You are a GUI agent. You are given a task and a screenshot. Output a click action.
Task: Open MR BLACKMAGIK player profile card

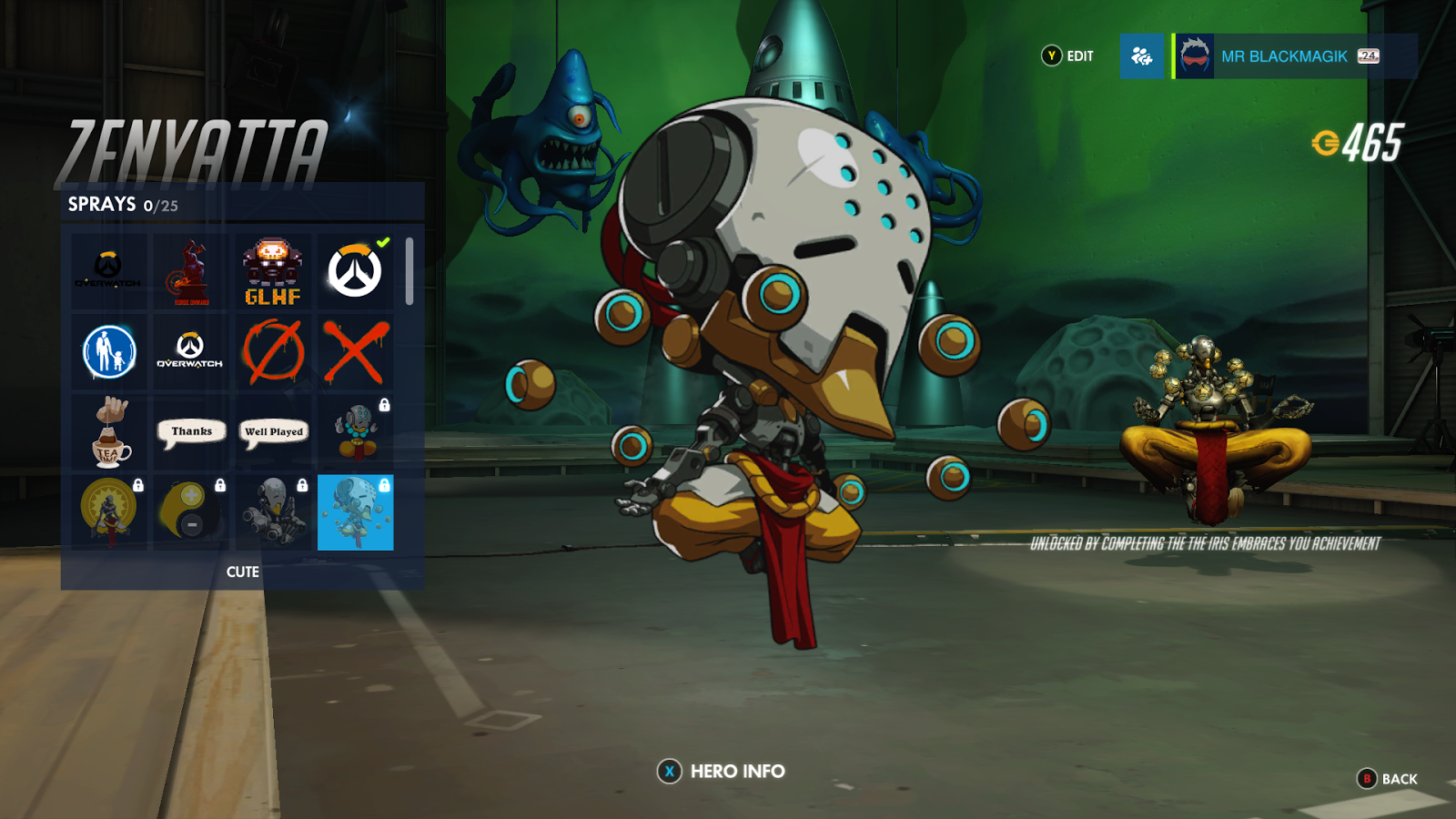1294,56
